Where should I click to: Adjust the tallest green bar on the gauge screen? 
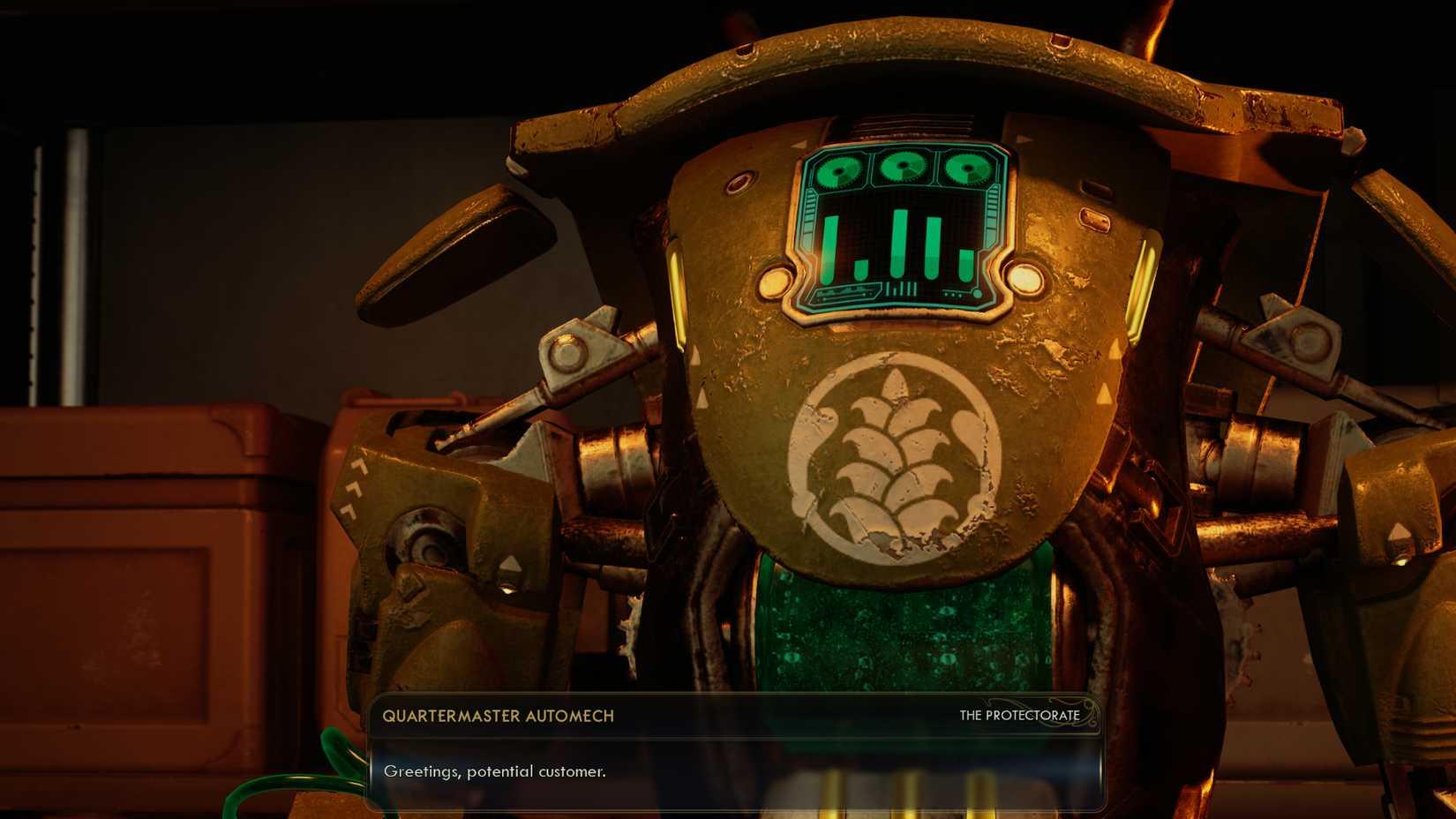[x=900, y=242]
